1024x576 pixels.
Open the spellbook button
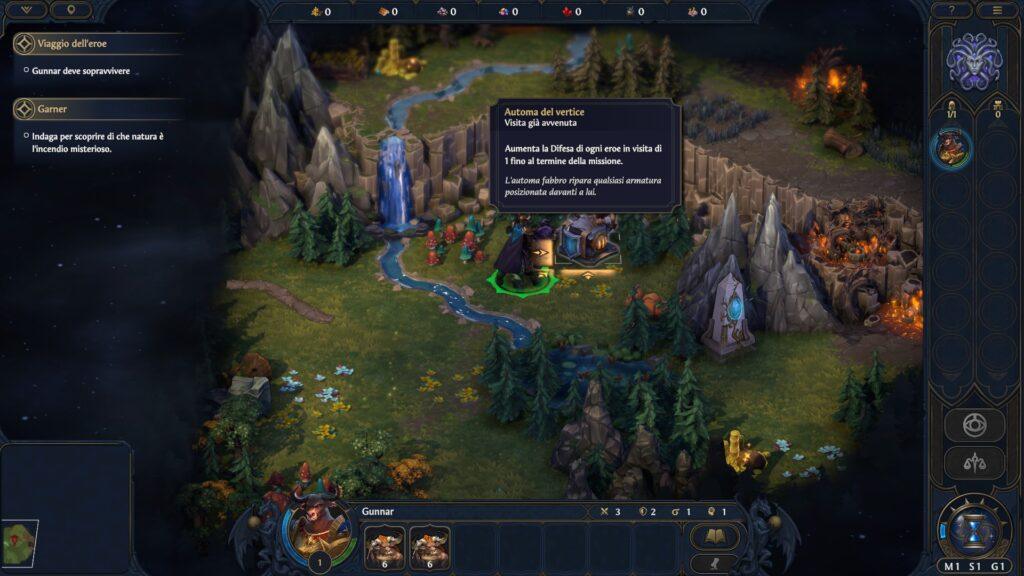714,537
